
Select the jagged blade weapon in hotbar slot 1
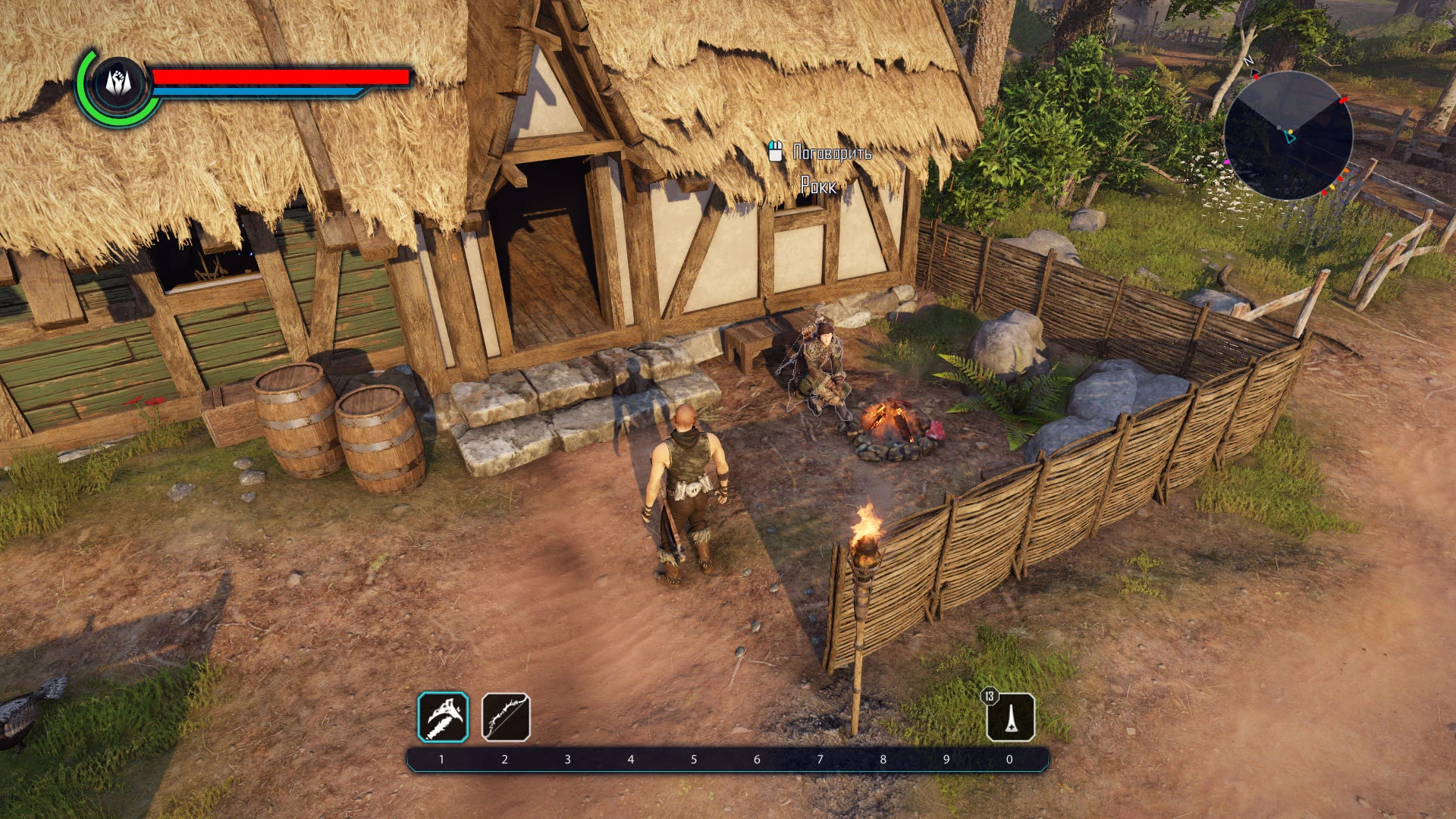pos(443,717)
